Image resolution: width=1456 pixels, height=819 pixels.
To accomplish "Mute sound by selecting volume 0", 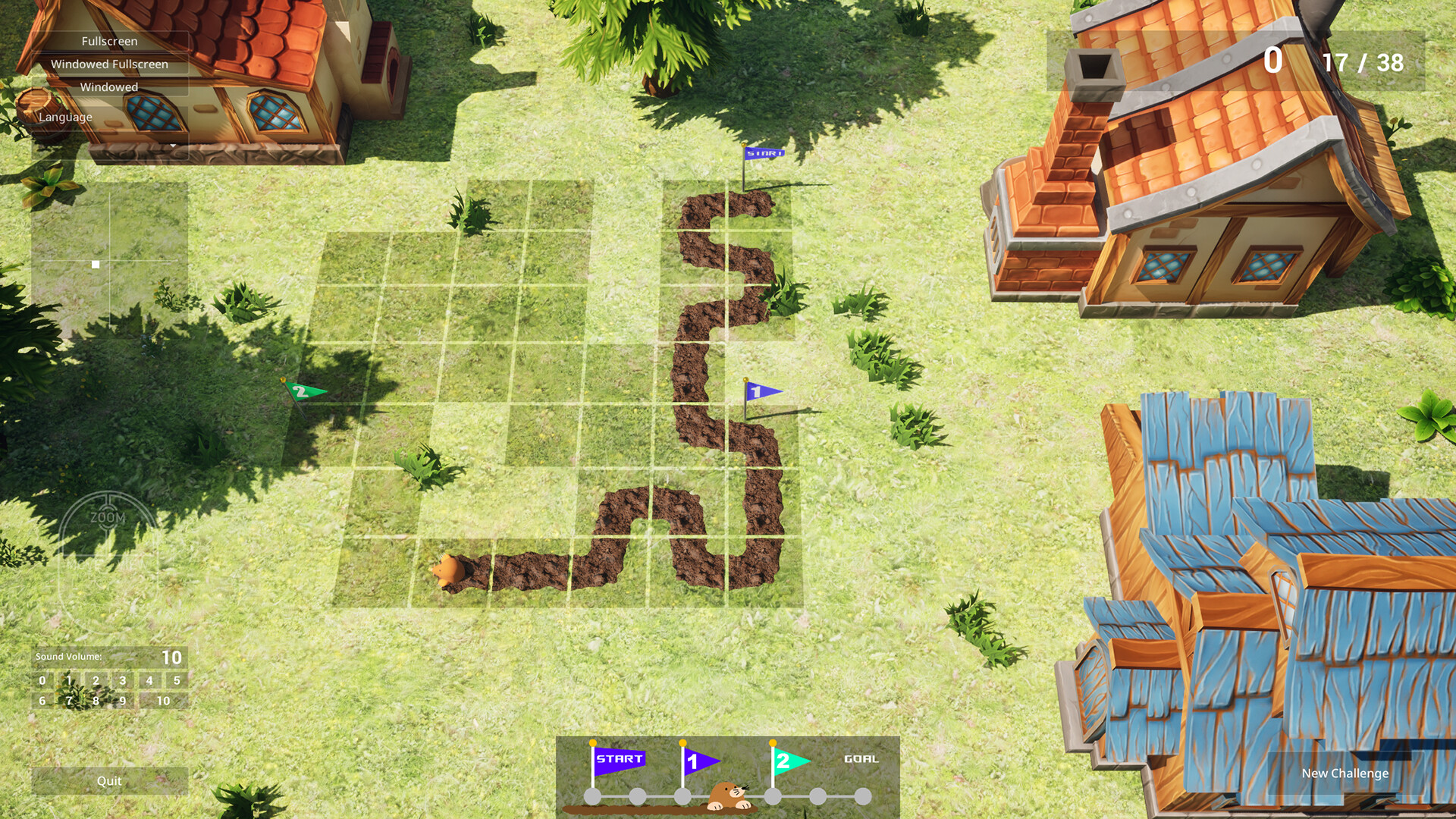I will 42,681.
